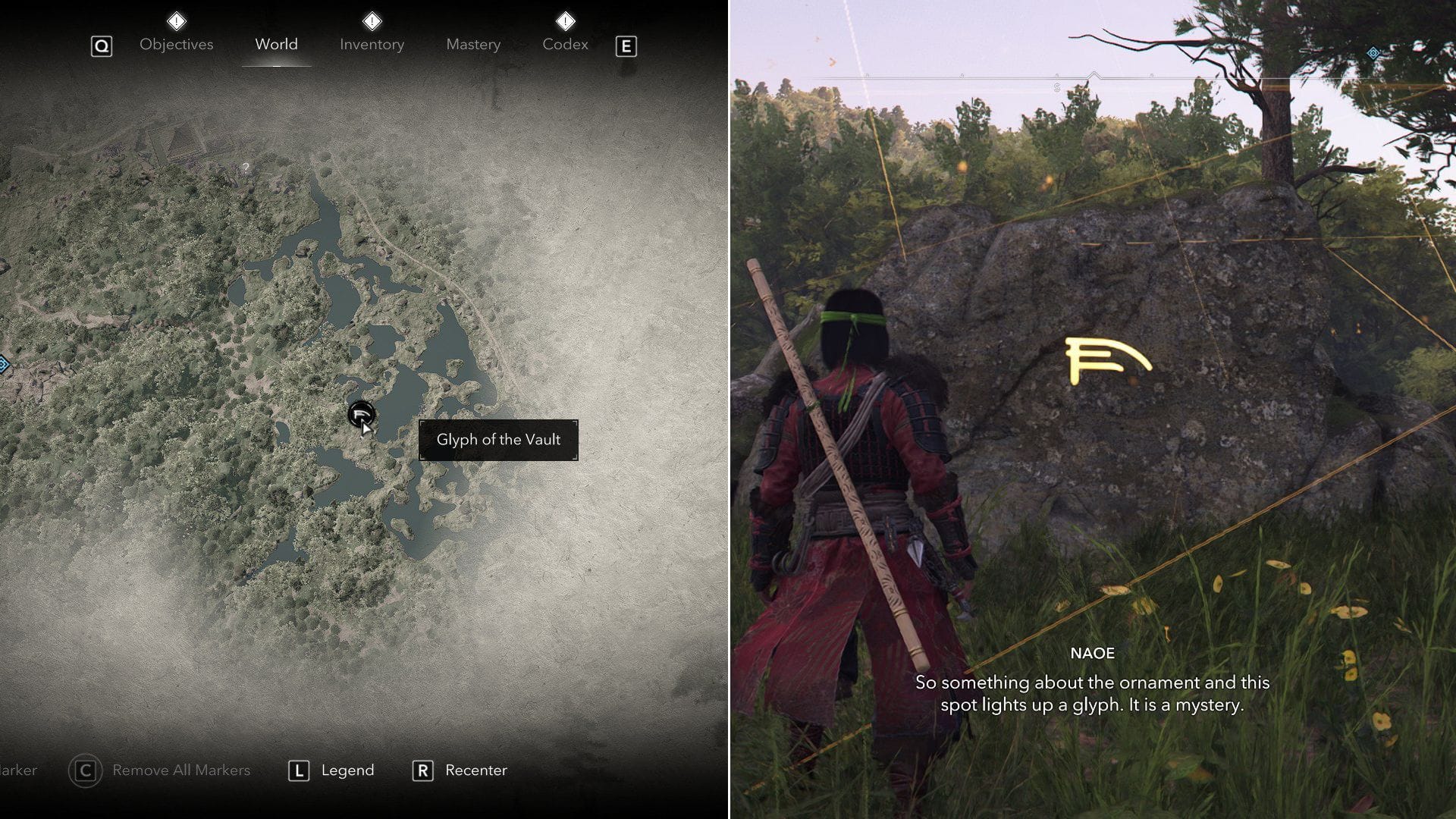The image size is (1456, 819).
Task: Switch to the World tab
Action: pyautogui.click(x=276, y=44)
